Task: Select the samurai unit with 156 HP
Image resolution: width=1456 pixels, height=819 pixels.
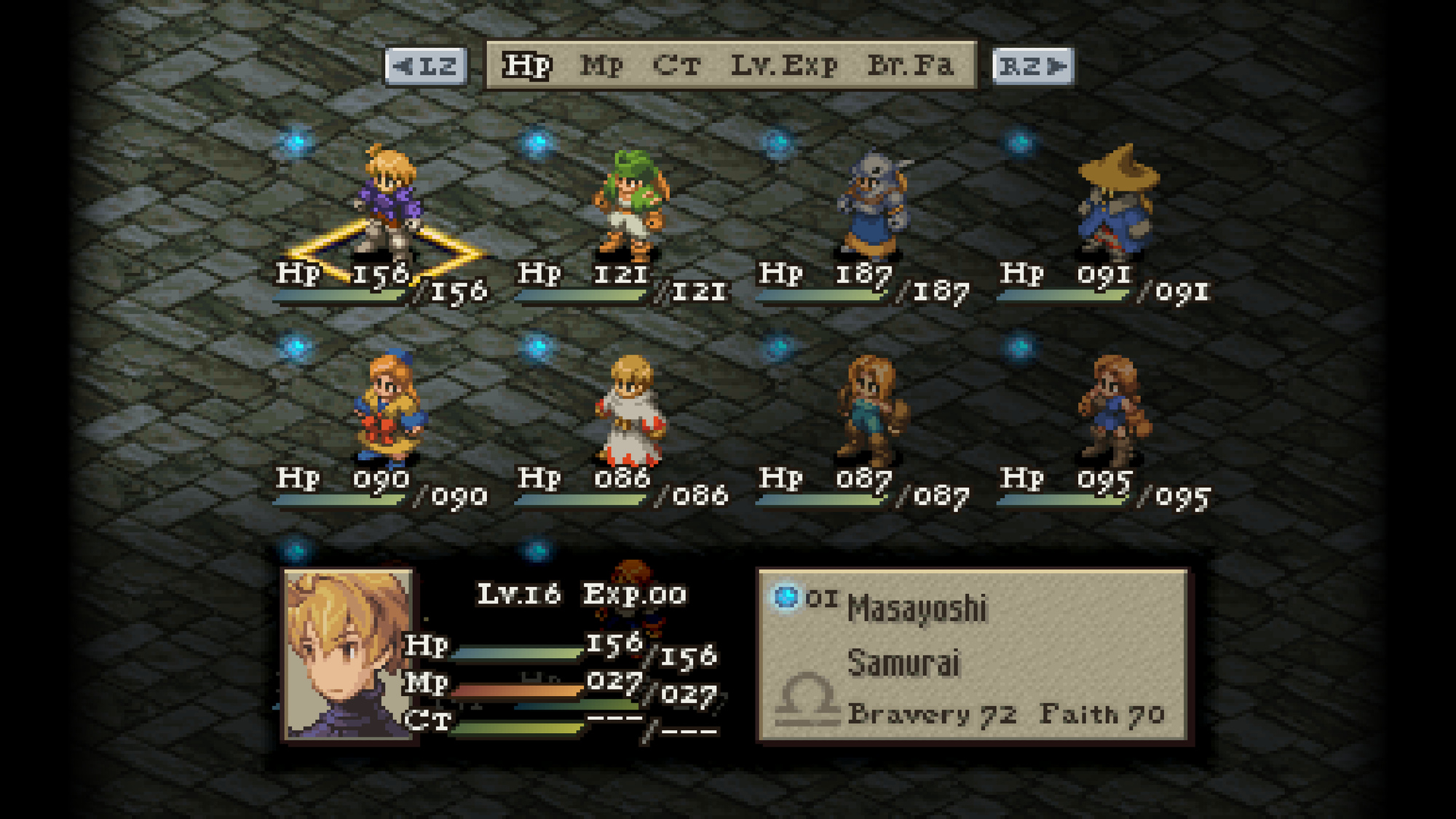Action: point(389,202)
